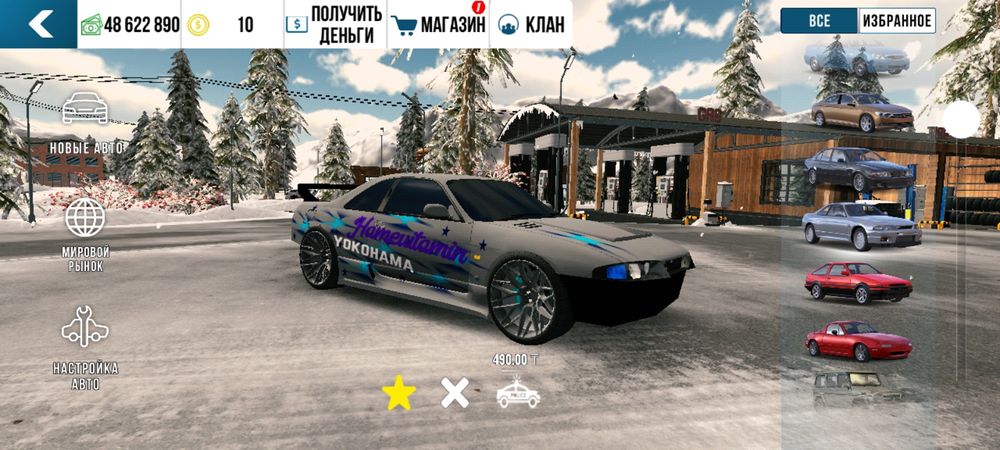Image resolution: width=1000 pixels, height=450 pixels.
Task: Switch to the Все tab
Action: click(x=819, y=21)
